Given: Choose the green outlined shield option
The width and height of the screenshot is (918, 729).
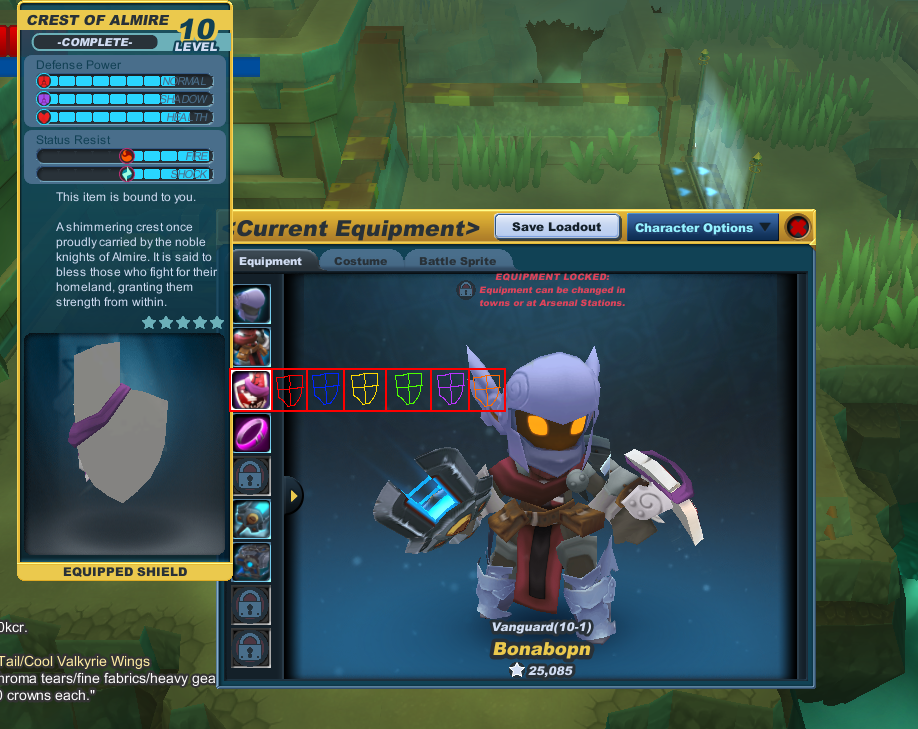Looking at the screenshot, I should (408, 389).
